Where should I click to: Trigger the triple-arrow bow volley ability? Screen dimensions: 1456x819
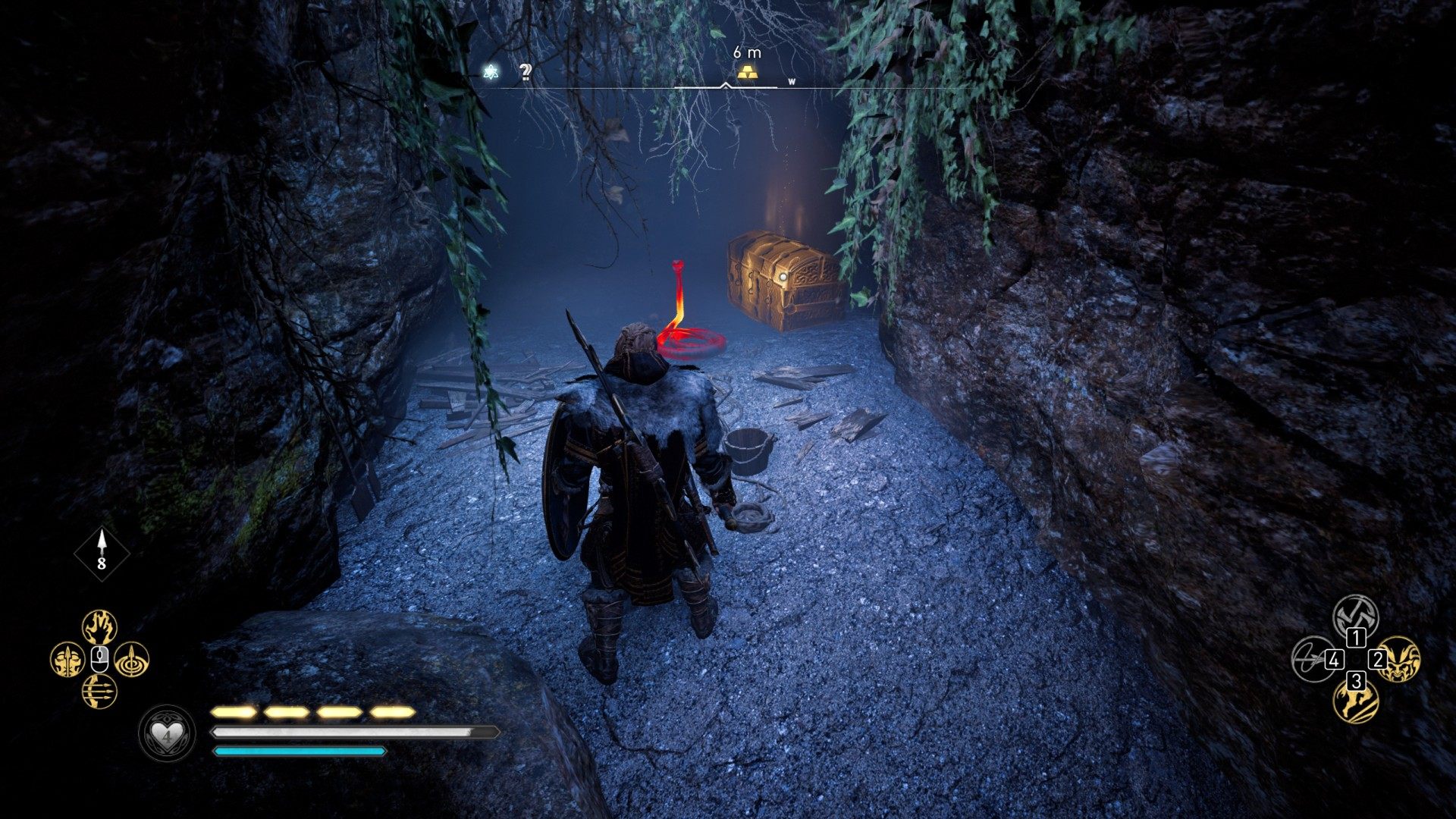pos(99,692)
